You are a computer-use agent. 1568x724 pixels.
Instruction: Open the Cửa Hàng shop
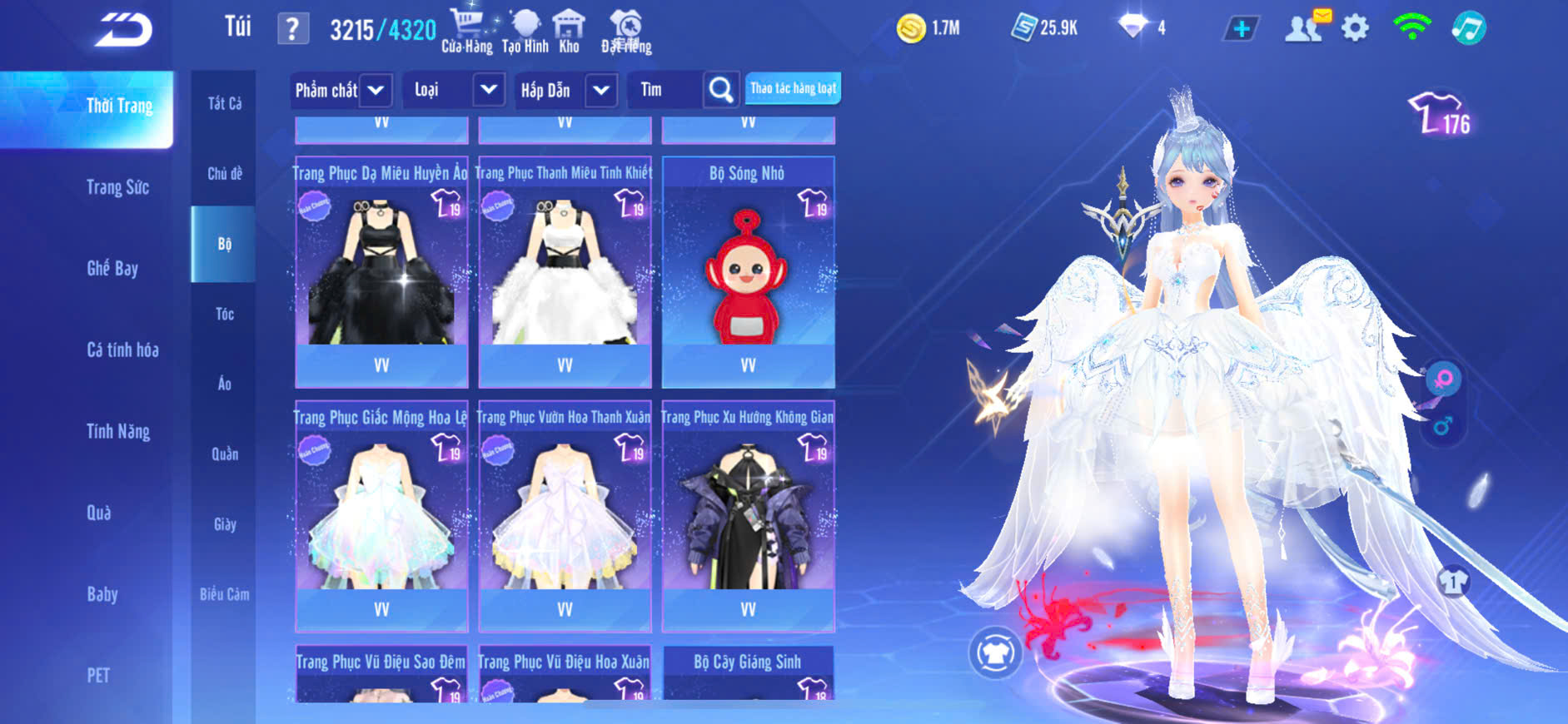[467, 31]
